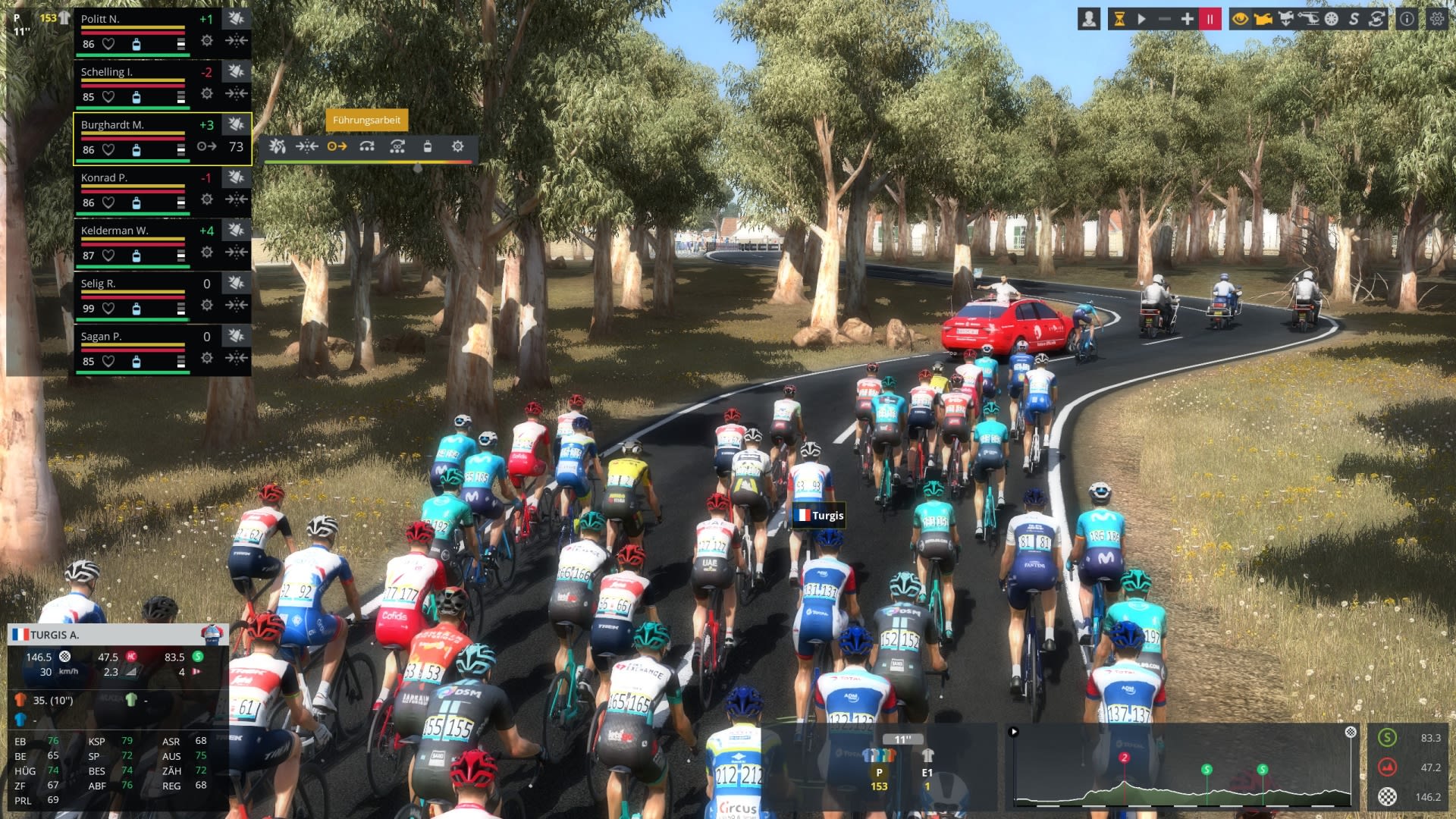The width and height of the screenshot is (1456, 819).
Task: Switch to the helicopter camera view
Action: point(1308,20)
